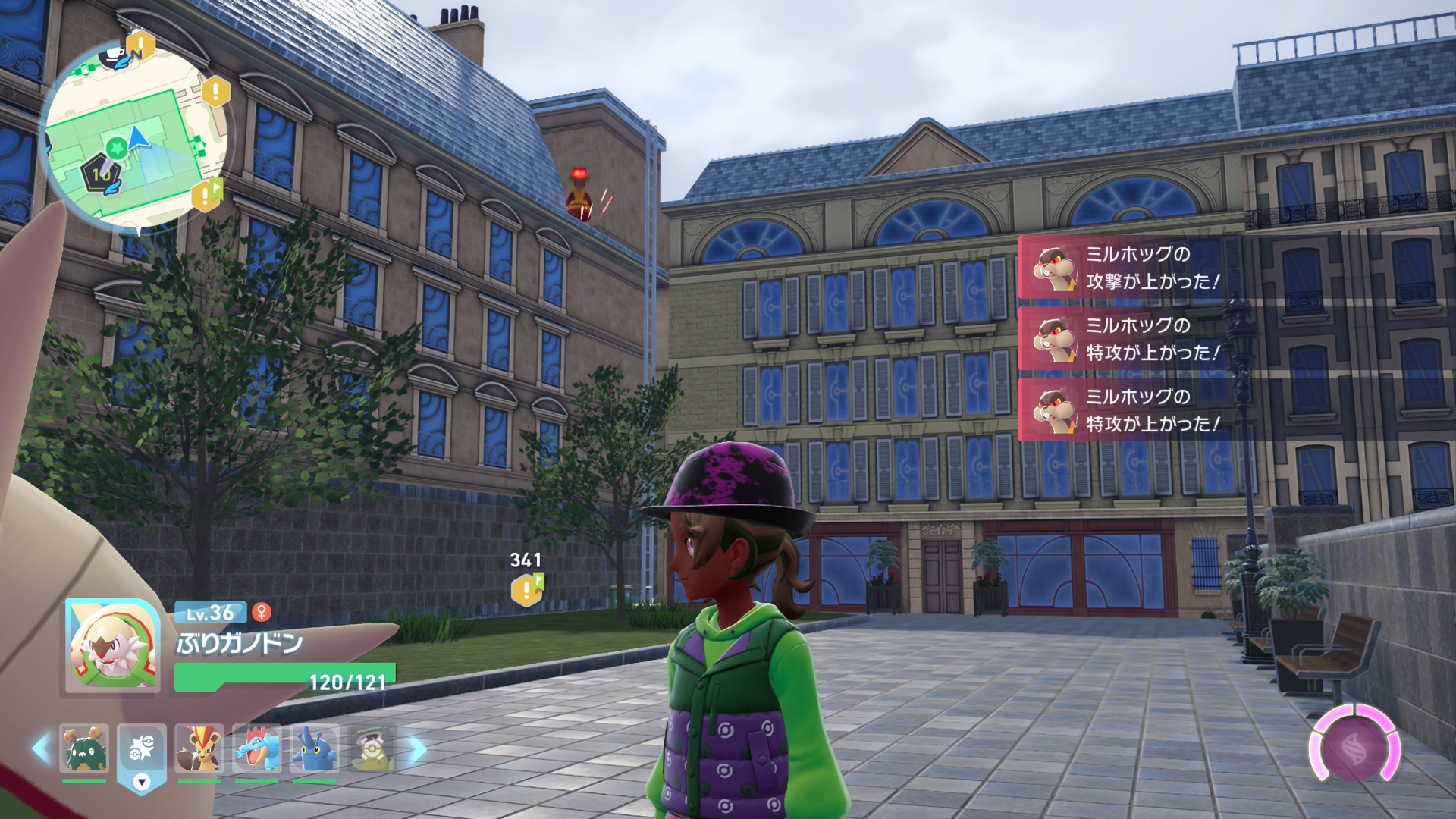The width and height of the screenshot is (1456, 819).
Task: Switch to Feraligatr in the party bar
Action: 256,748
